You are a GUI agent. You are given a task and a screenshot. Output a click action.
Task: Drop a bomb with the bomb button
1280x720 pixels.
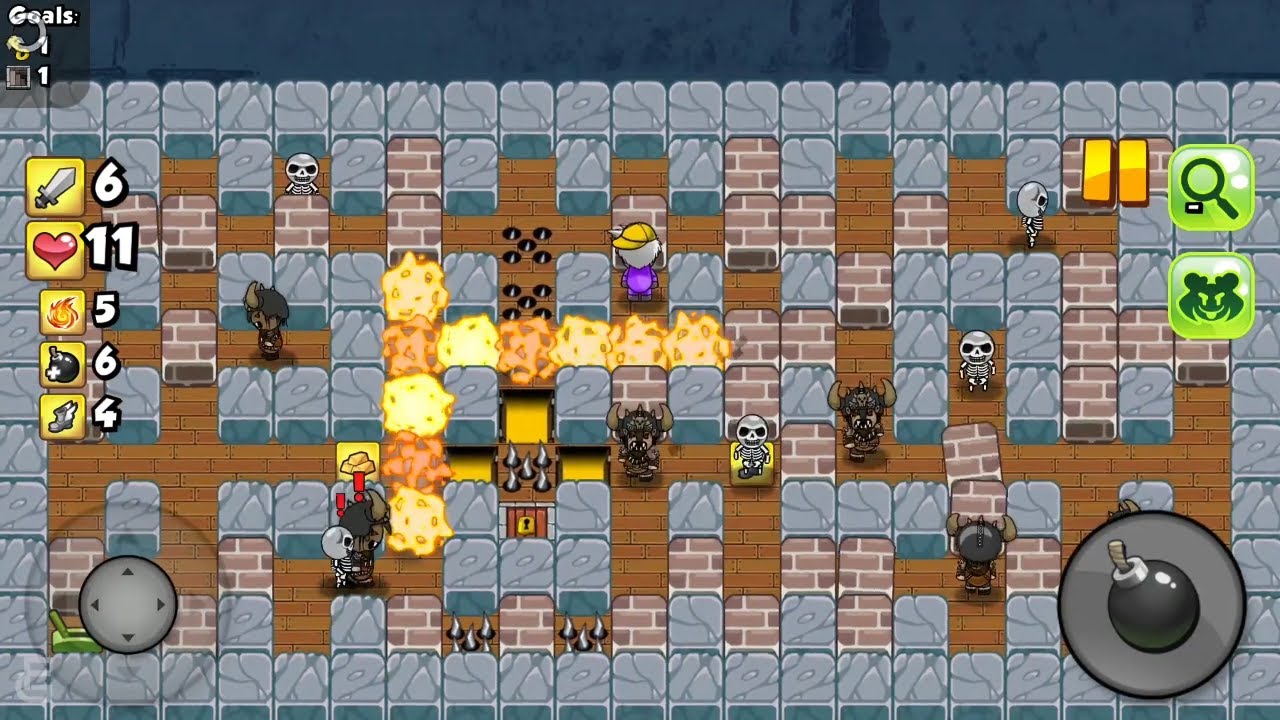click(1152, 602)
